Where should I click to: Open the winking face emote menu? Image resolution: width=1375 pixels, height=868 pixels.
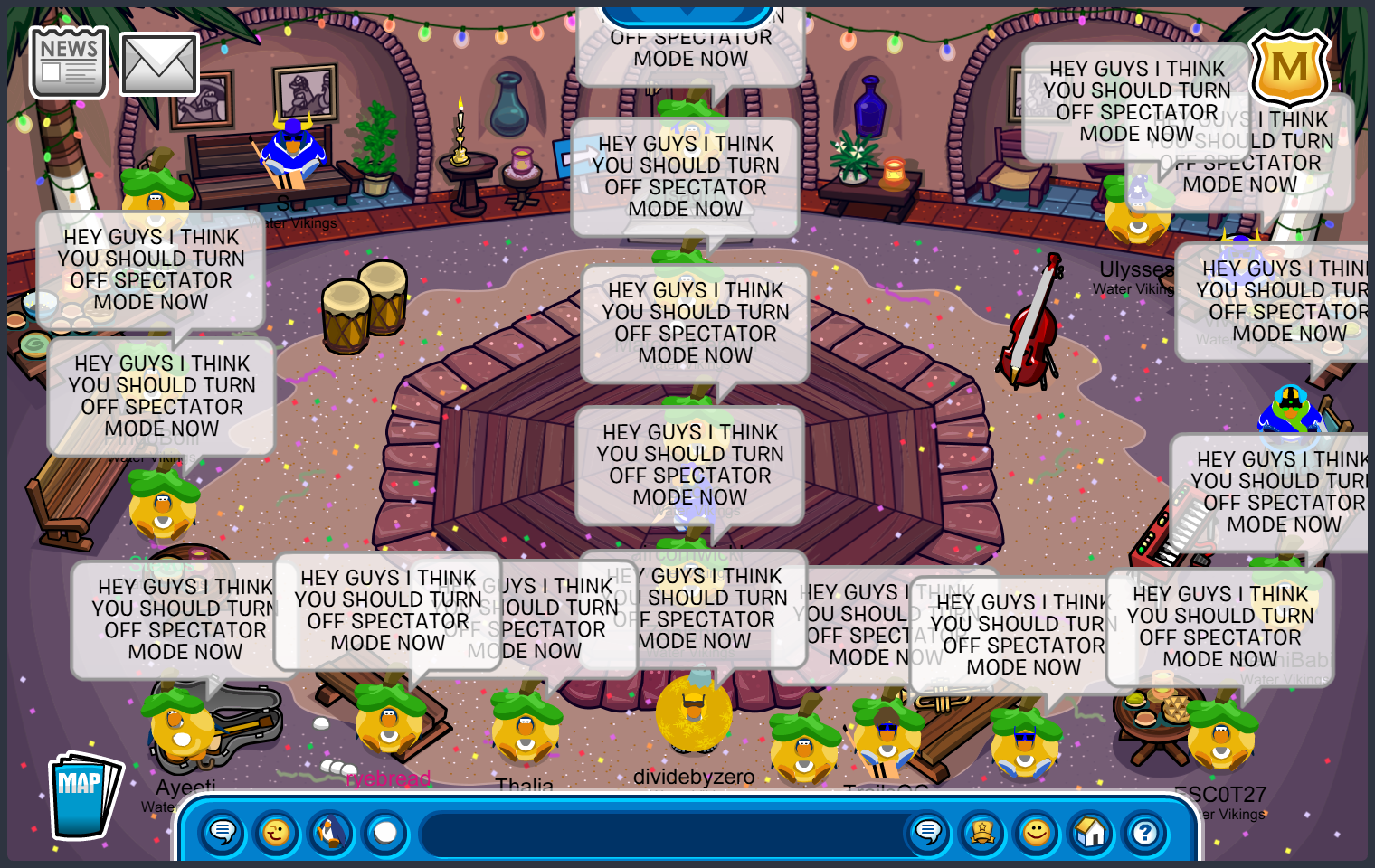point(277,832)
